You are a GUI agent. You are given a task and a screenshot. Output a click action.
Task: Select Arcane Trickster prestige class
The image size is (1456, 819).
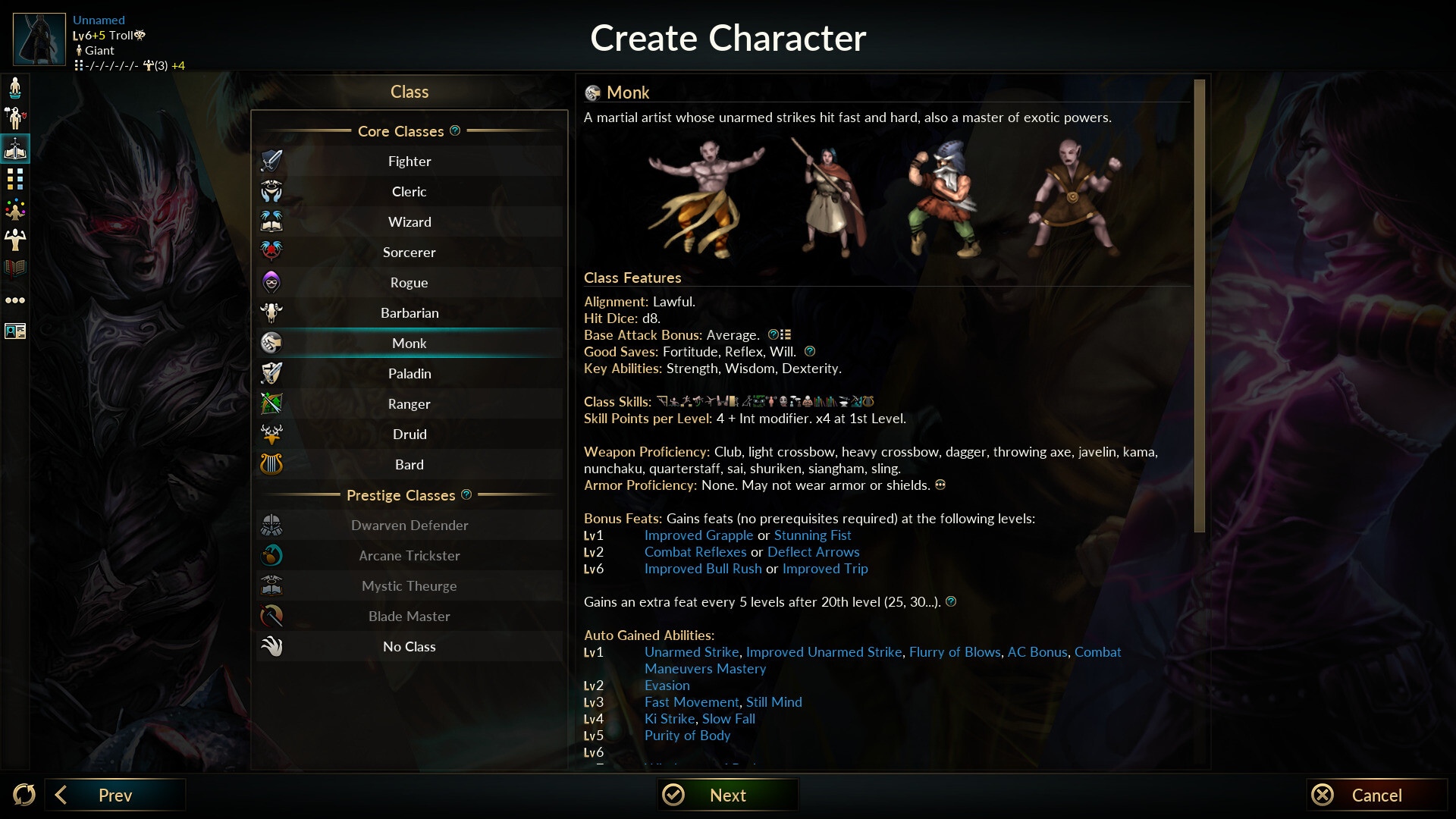coord(409,555)
